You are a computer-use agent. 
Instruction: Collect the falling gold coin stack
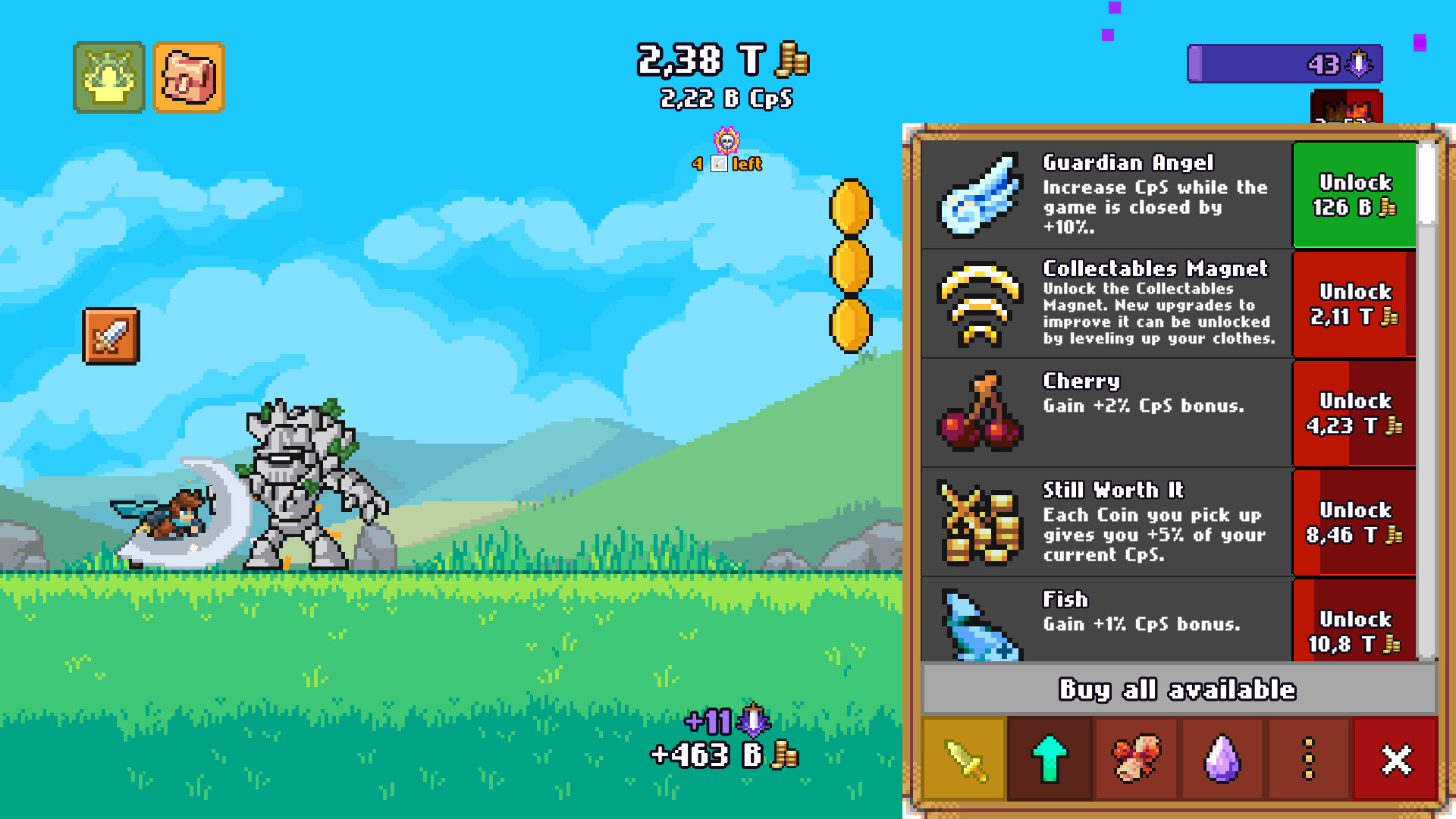[849, 265]
